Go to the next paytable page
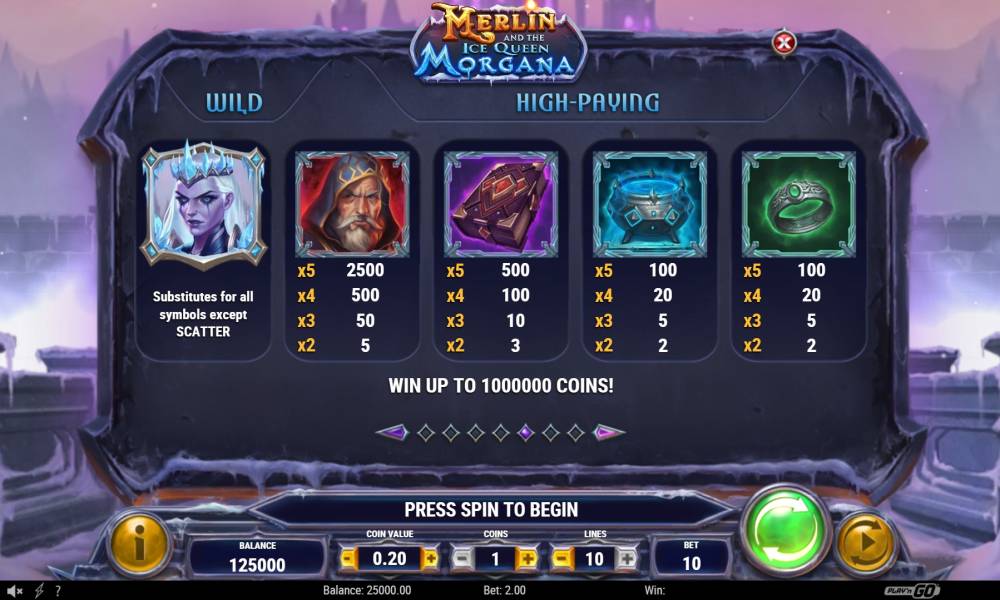The image size is (1000, 600). [x=609, y=433]
